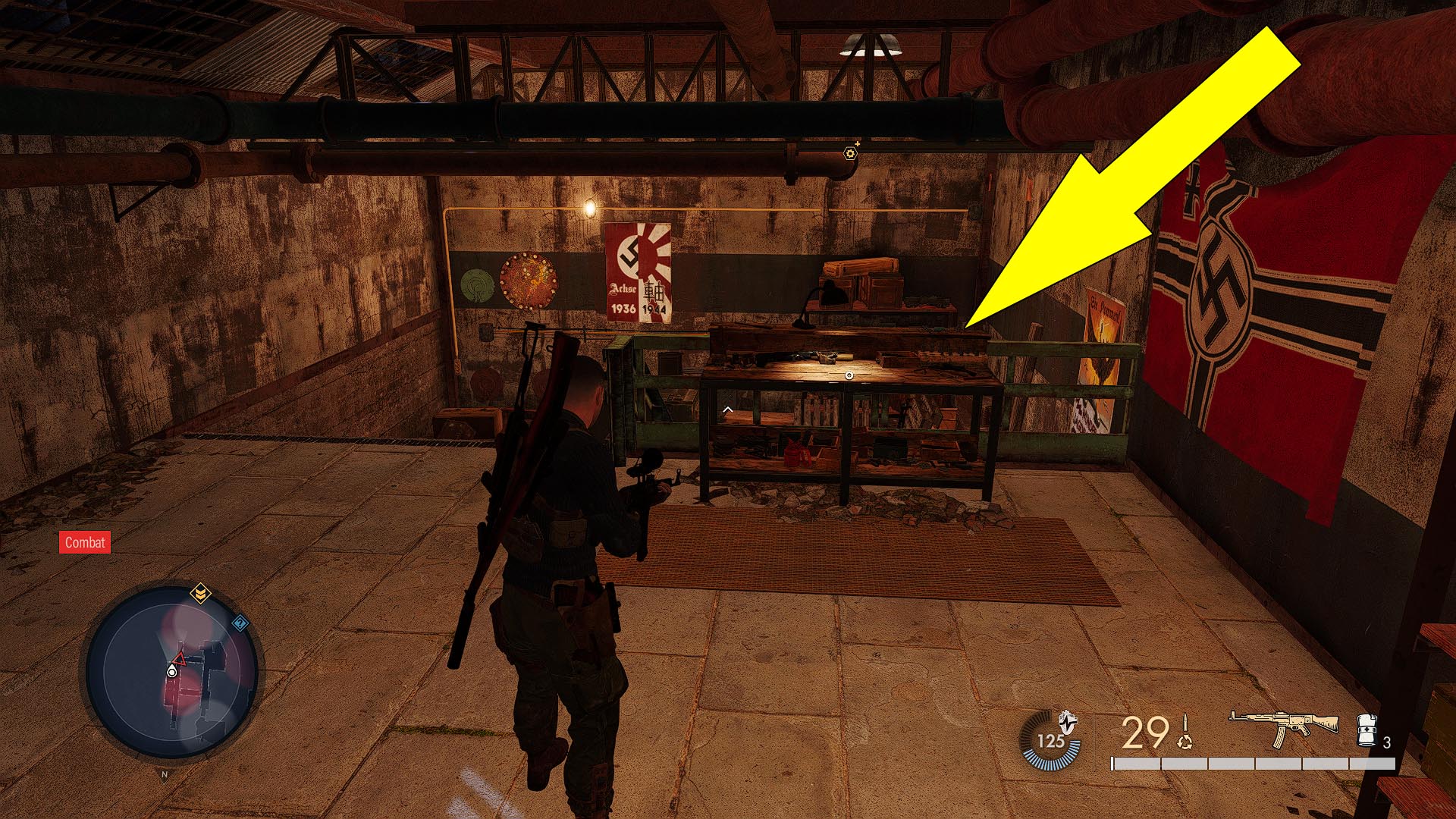Click the N compass indicator below the minimap
Viewport: 1456px width, 819px height.
[x=165, y=775]
